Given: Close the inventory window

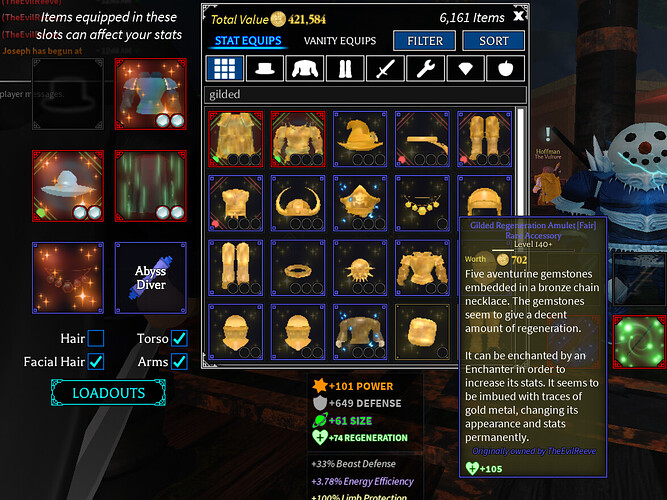Looking at the screenshot, I should click(x=518, y=17).
